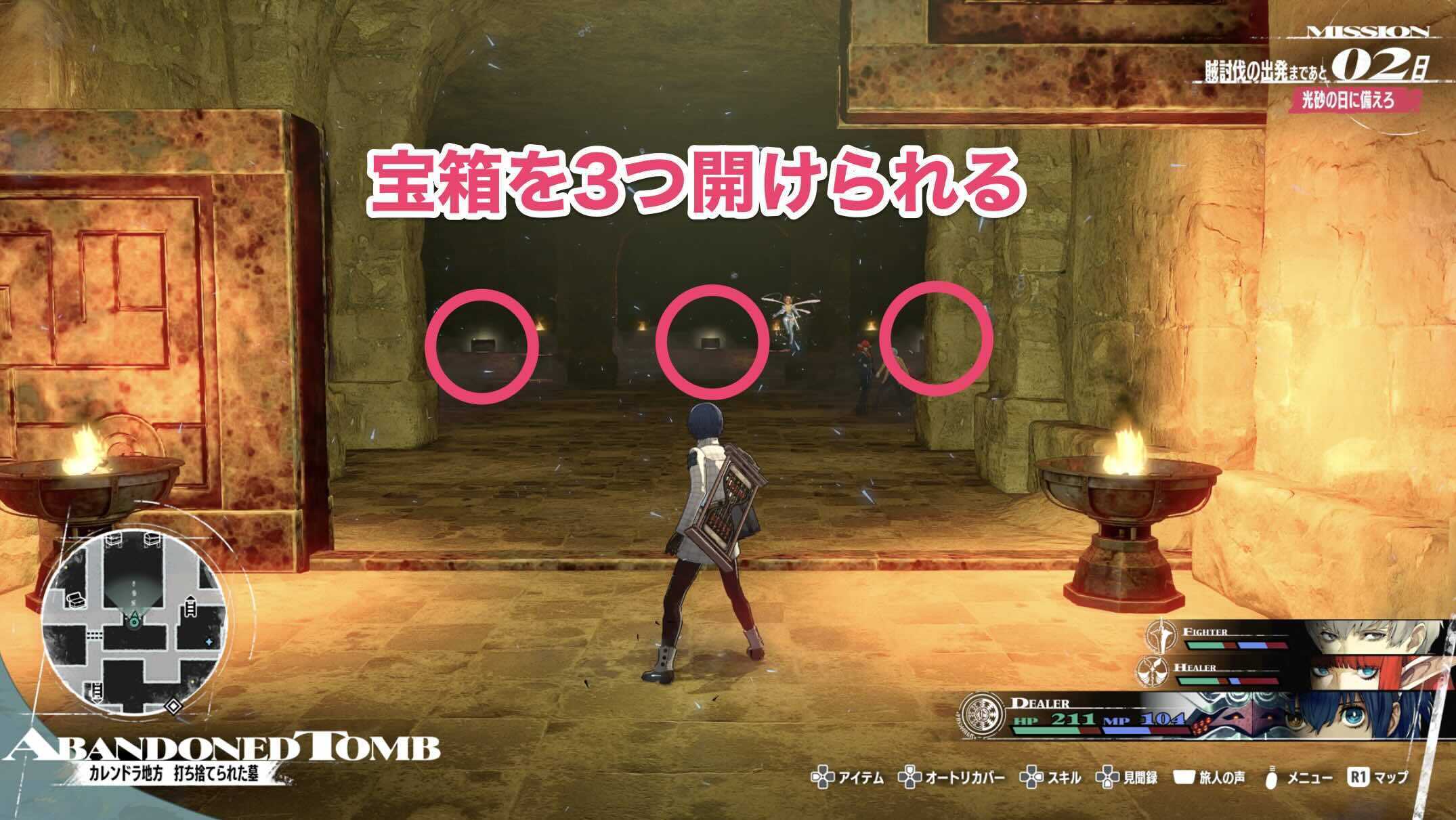Open the メニュー icon at the bottom
Screen dimensions: 1456x820
pyautogui.click(x=1271, y=777)
